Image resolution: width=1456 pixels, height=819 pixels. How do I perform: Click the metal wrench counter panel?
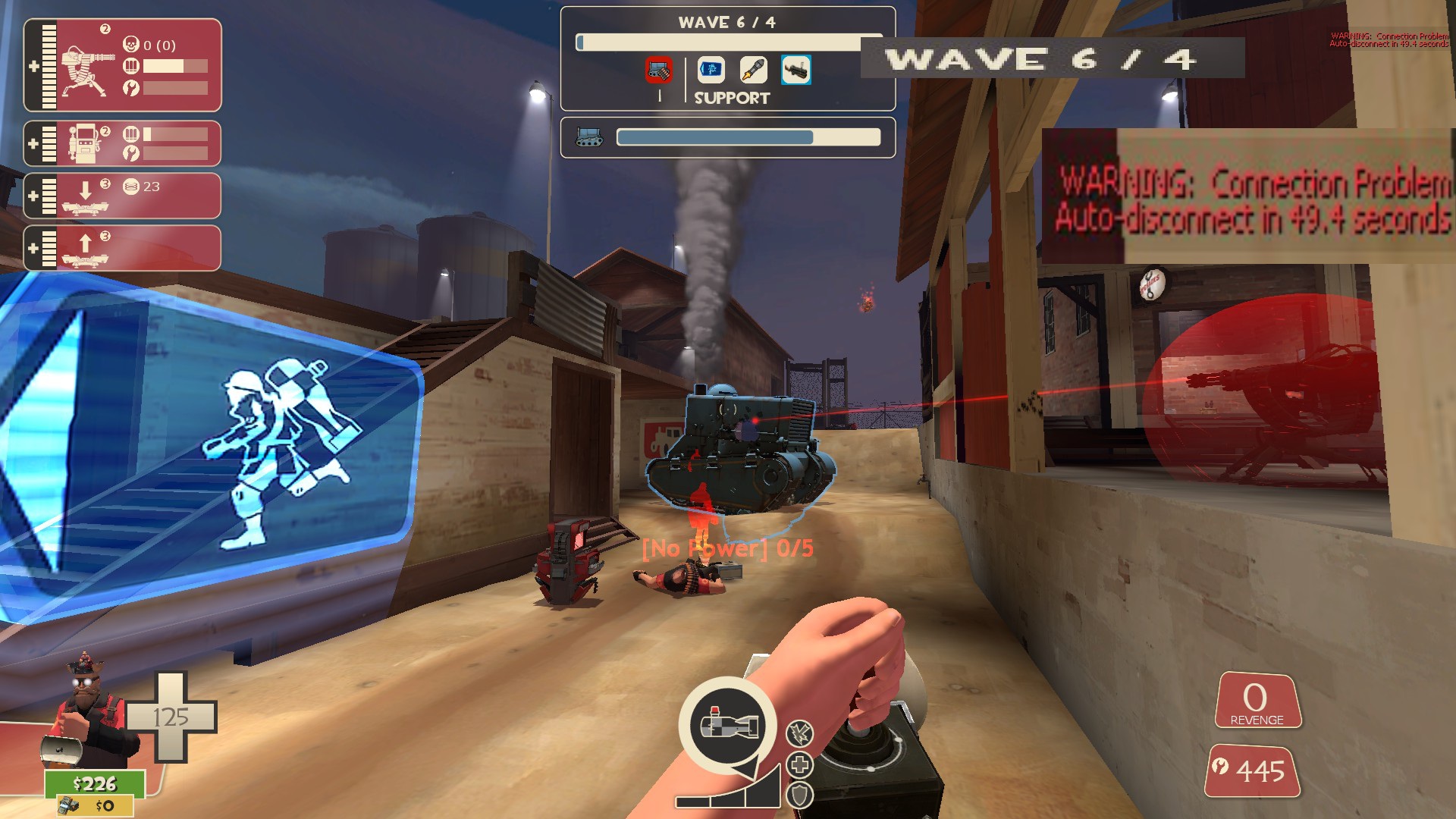(1253, 771)
